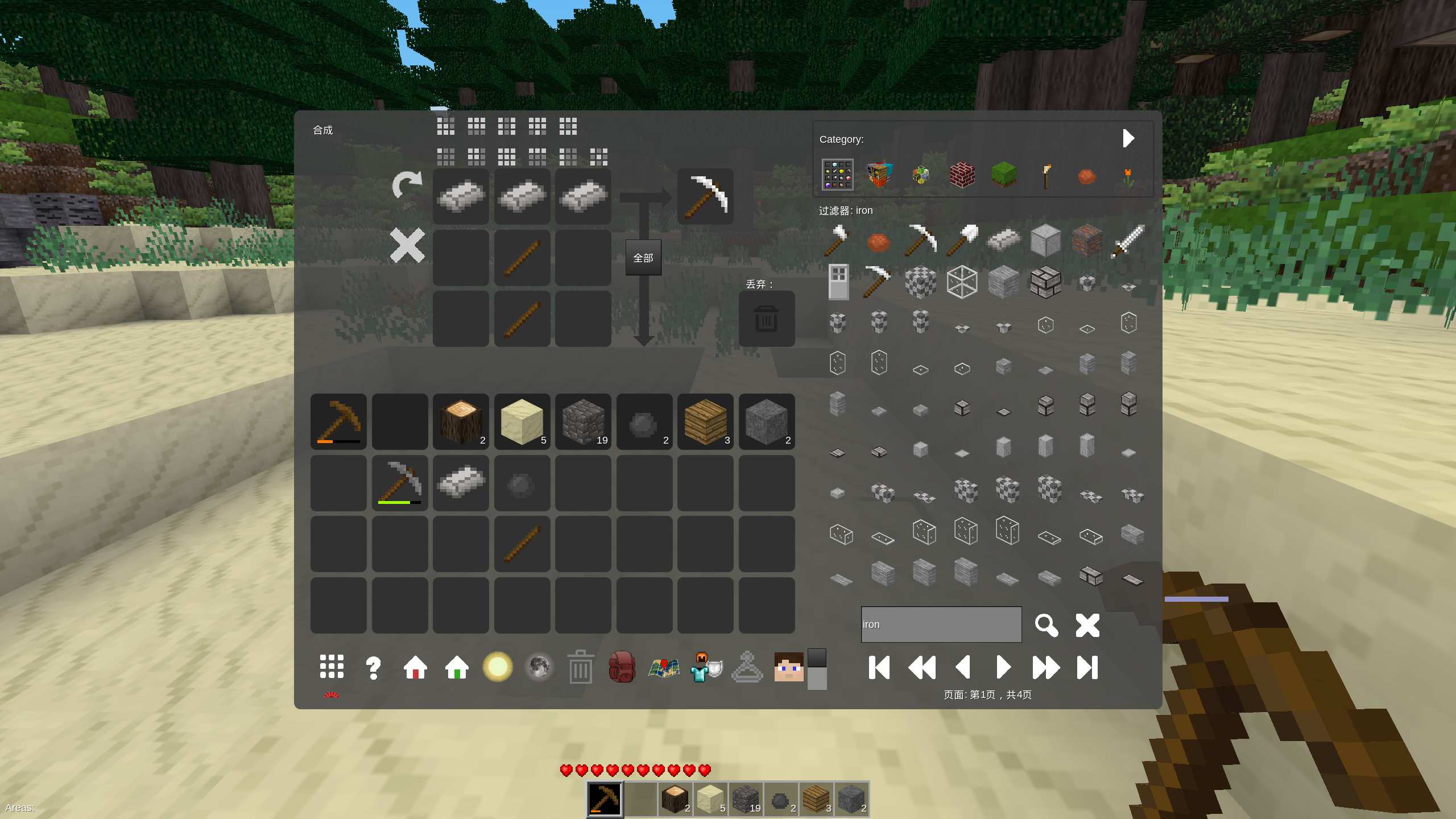Viewport: 1456px width, 819px height.
Task: Expand the Category panel with the arrow
Action: coord(1129,138)
